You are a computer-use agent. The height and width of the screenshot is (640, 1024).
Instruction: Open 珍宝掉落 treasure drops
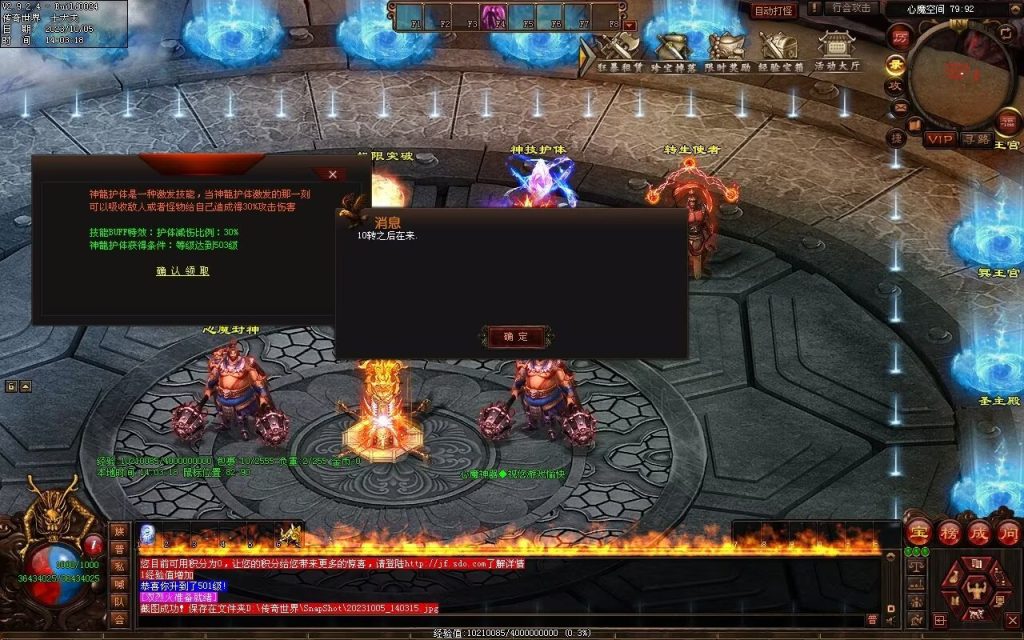(671, 50)
